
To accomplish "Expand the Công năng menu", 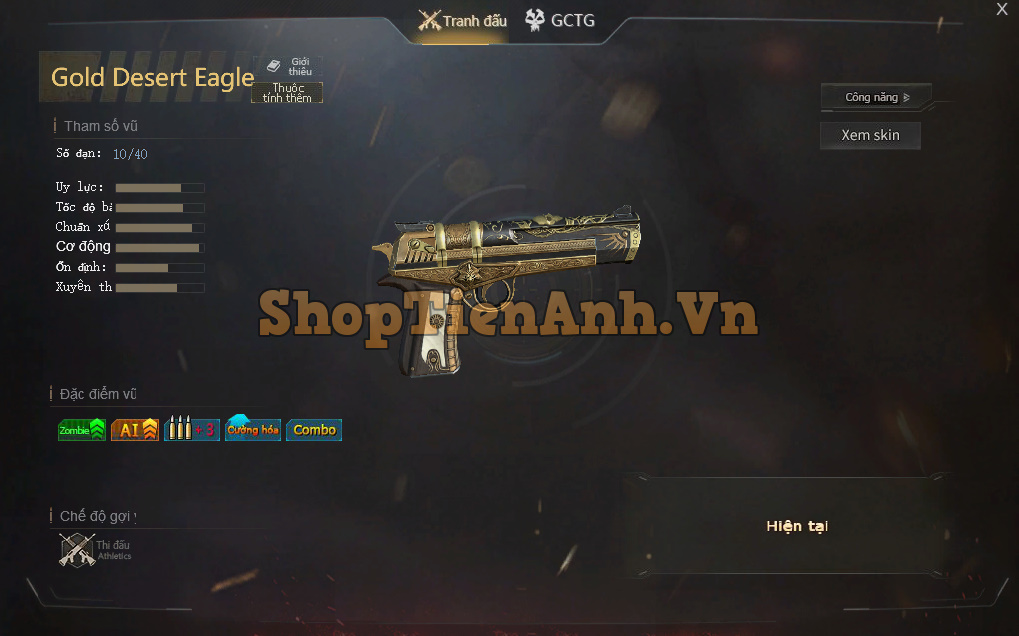I will pos(876,97).
